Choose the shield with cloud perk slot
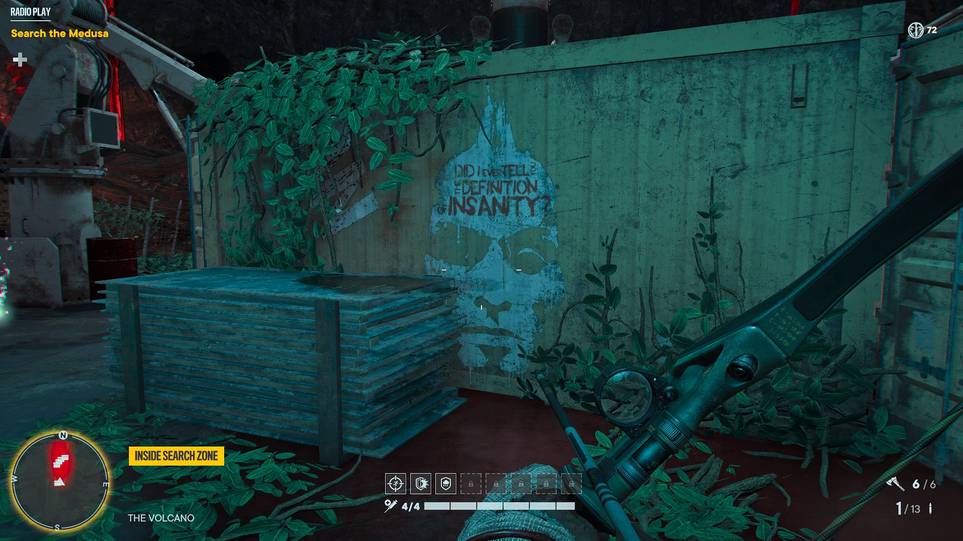Viewport: 963px width, 541px height. tap(446, 483)
